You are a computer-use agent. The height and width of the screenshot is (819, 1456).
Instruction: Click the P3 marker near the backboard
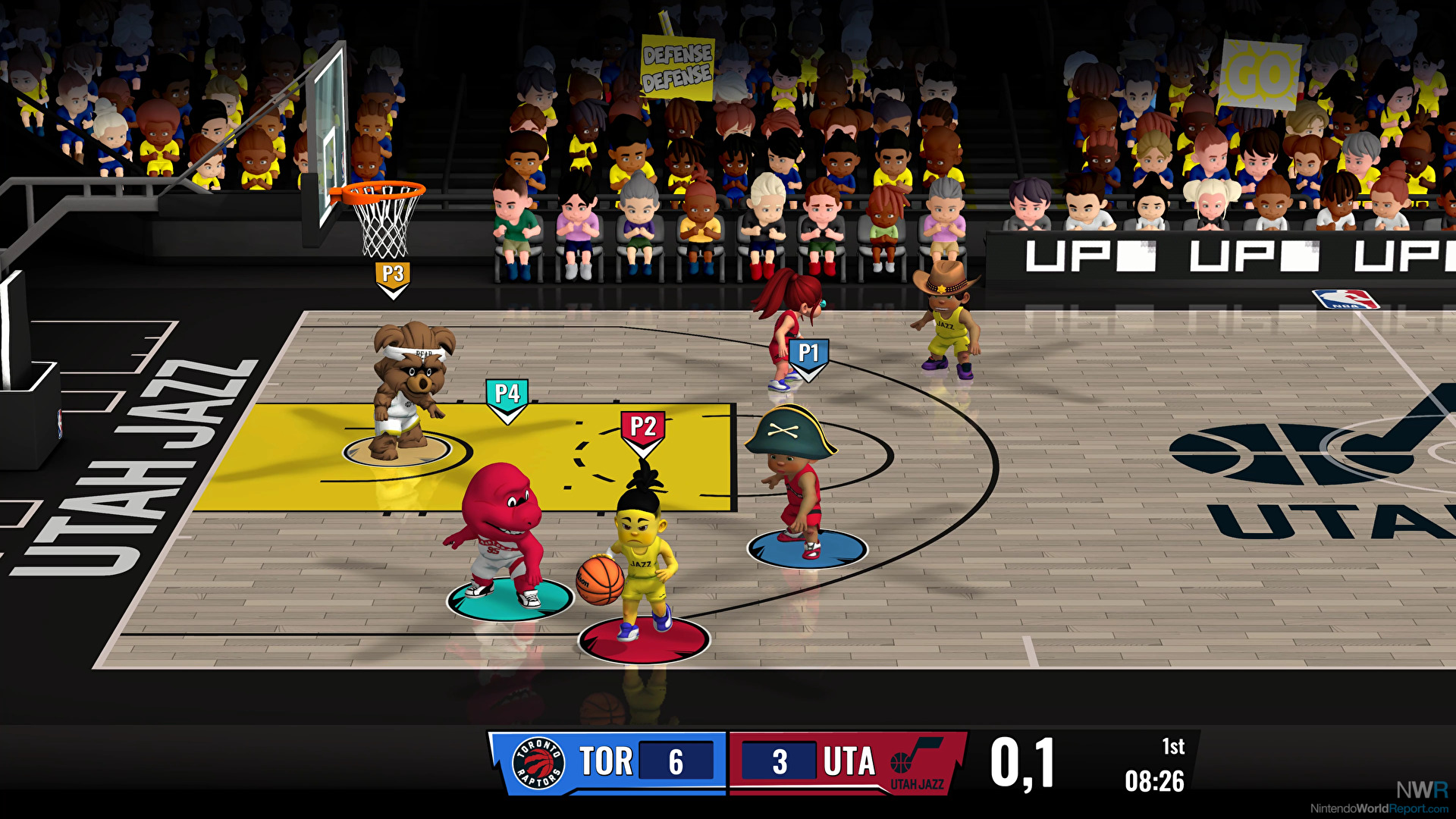point(394,274)
